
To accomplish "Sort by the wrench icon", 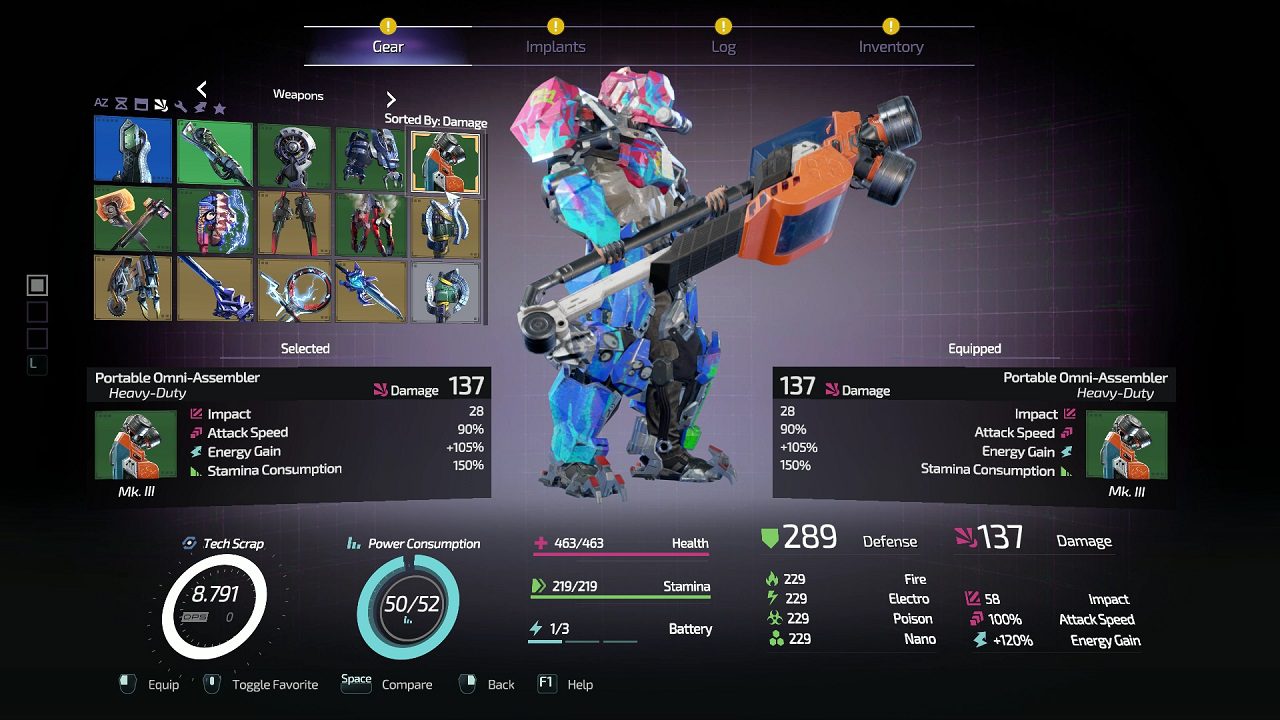I will pyautogui.click(x=180, y=107).
